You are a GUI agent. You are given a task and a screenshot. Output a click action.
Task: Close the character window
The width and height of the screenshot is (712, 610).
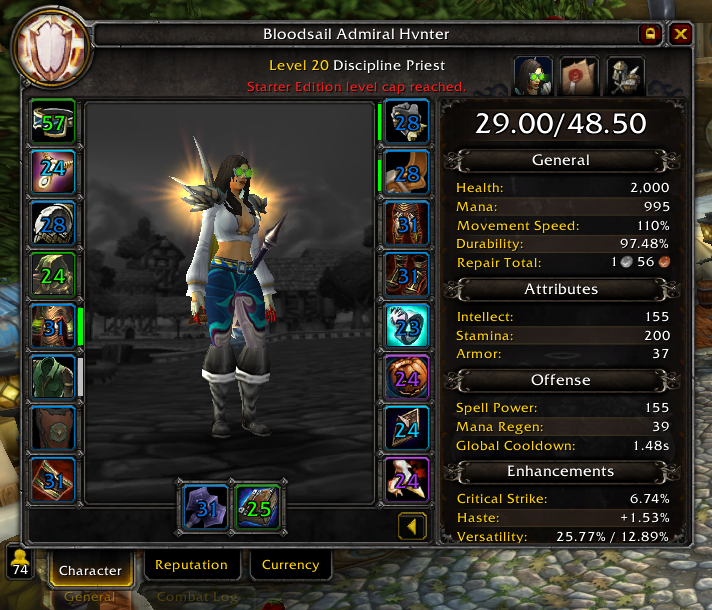[681, 34]
